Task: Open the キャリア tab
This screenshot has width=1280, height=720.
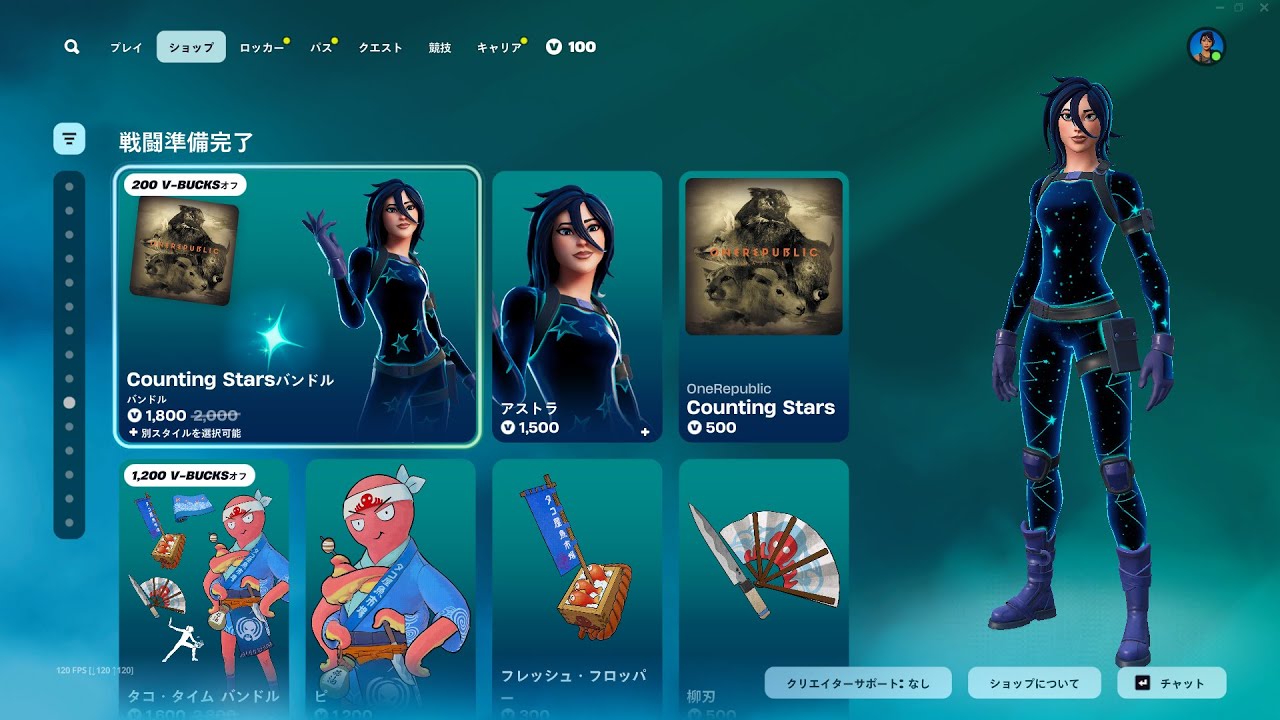Action: (499, 47)
